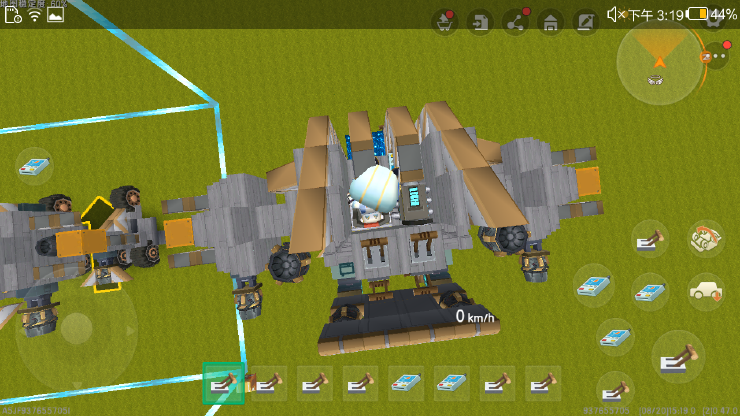Tap the vehicle flip reset button
The image size is (740, 416).
(x=706, y=240)
